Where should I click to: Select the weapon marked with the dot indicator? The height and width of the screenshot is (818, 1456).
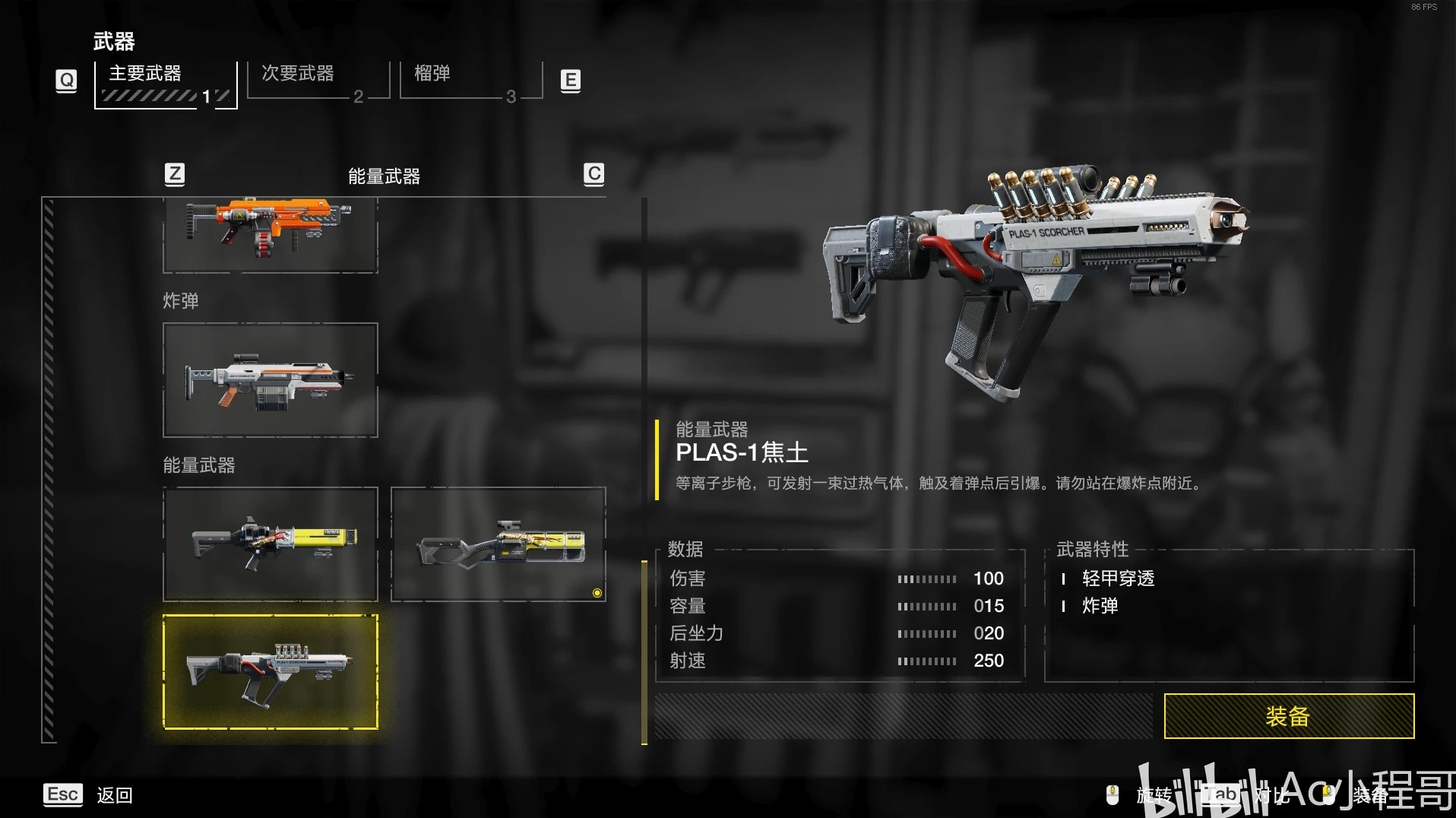click(x=499, y=544)
